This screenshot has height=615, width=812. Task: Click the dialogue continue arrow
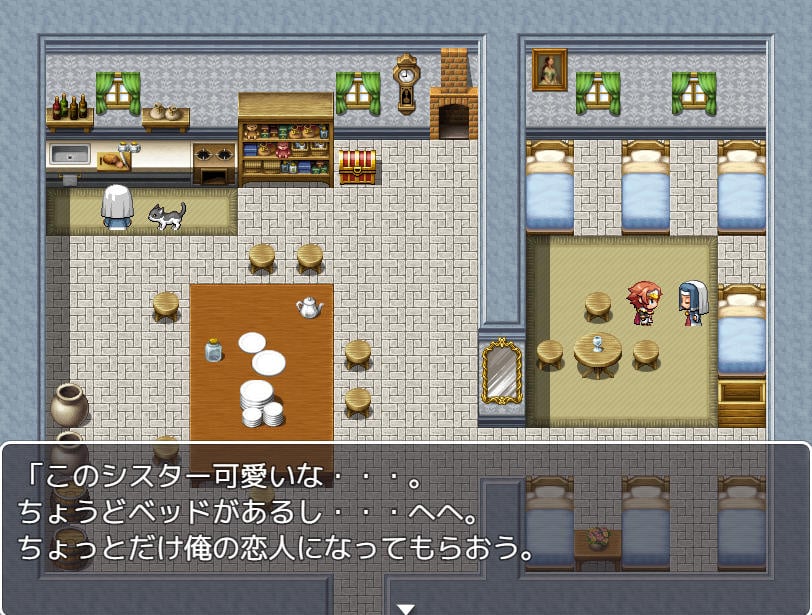405,607
